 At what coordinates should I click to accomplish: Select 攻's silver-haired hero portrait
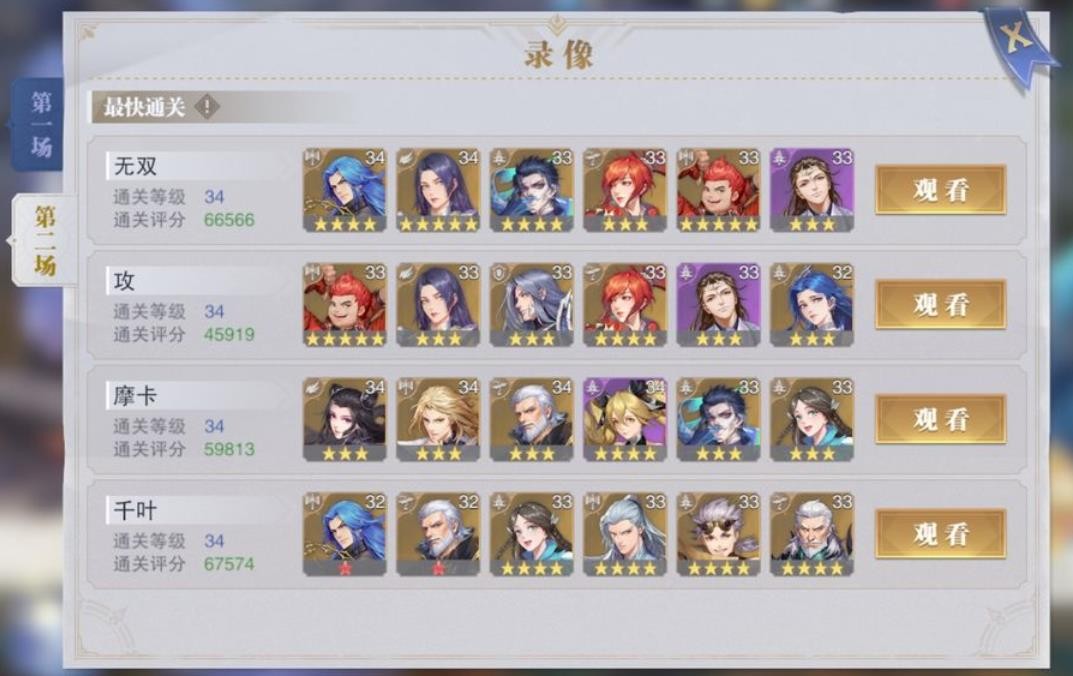(x=531, y=304)
